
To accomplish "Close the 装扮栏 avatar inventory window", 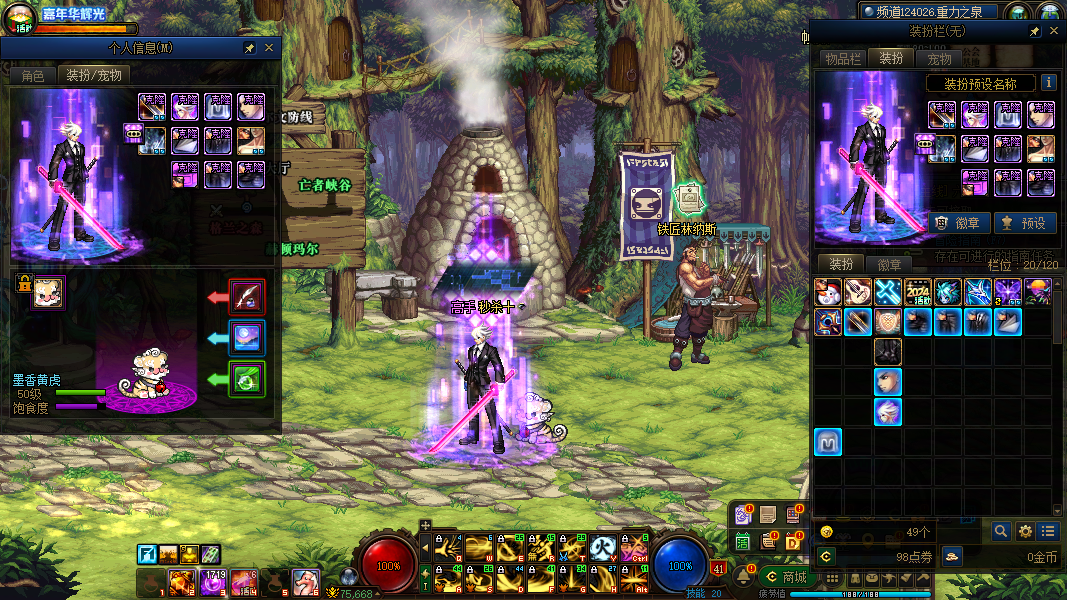I will pyautogui.click(x=1054, y=32).
